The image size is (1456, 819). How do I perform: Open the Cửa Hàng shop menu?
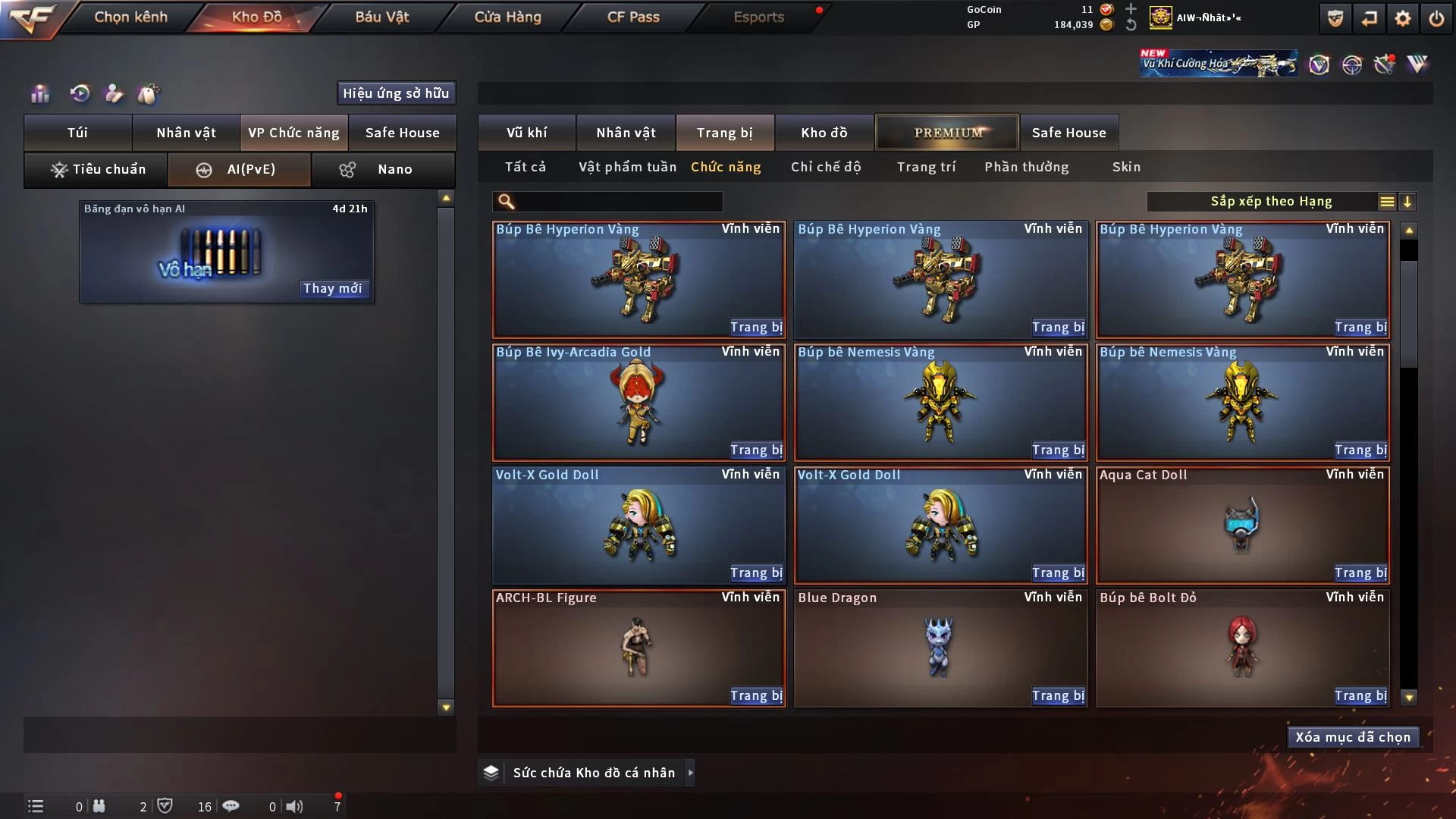coord(507,17)
